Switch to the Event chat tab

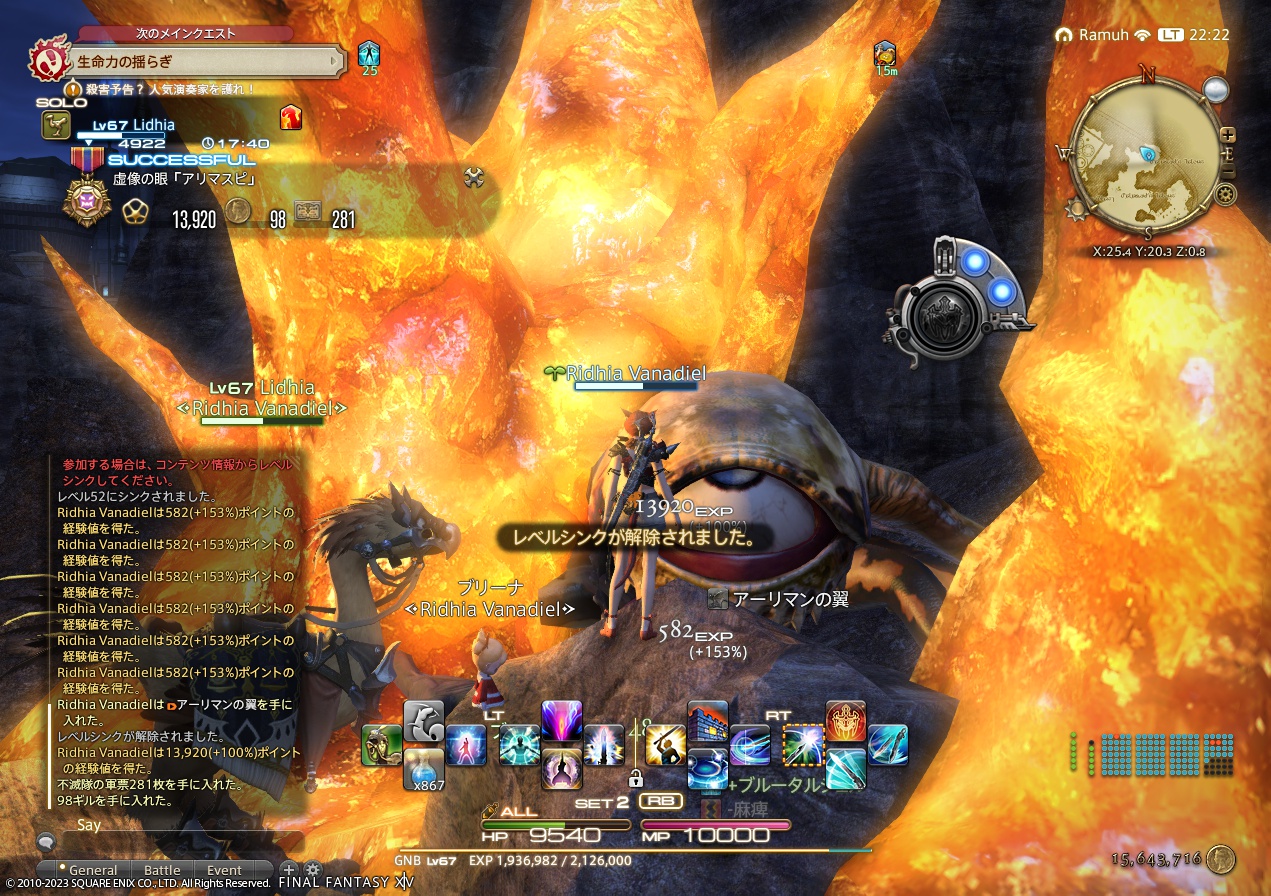224,870
